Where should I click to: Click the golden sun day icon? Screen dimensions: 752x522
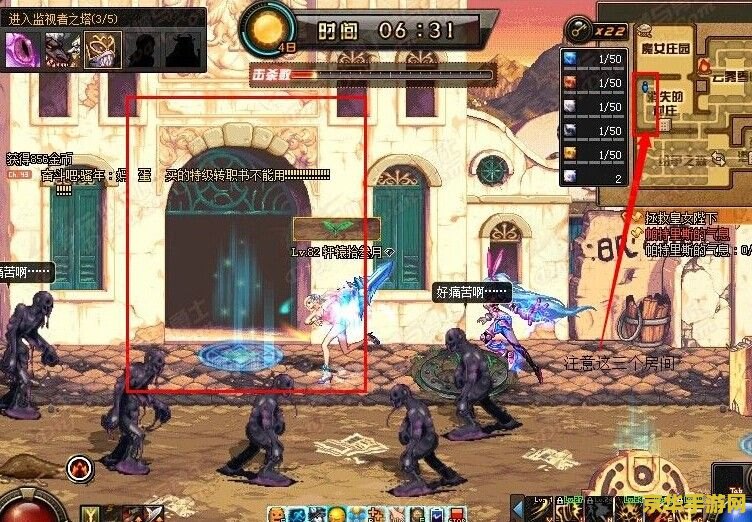point(265,28)
